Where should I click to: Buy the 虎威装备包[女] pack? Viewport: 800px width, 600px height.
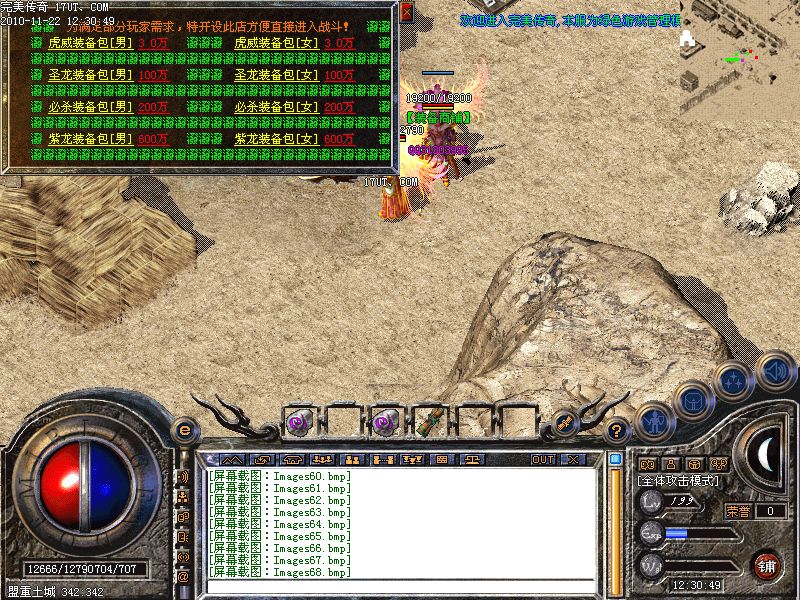point(276,44)
